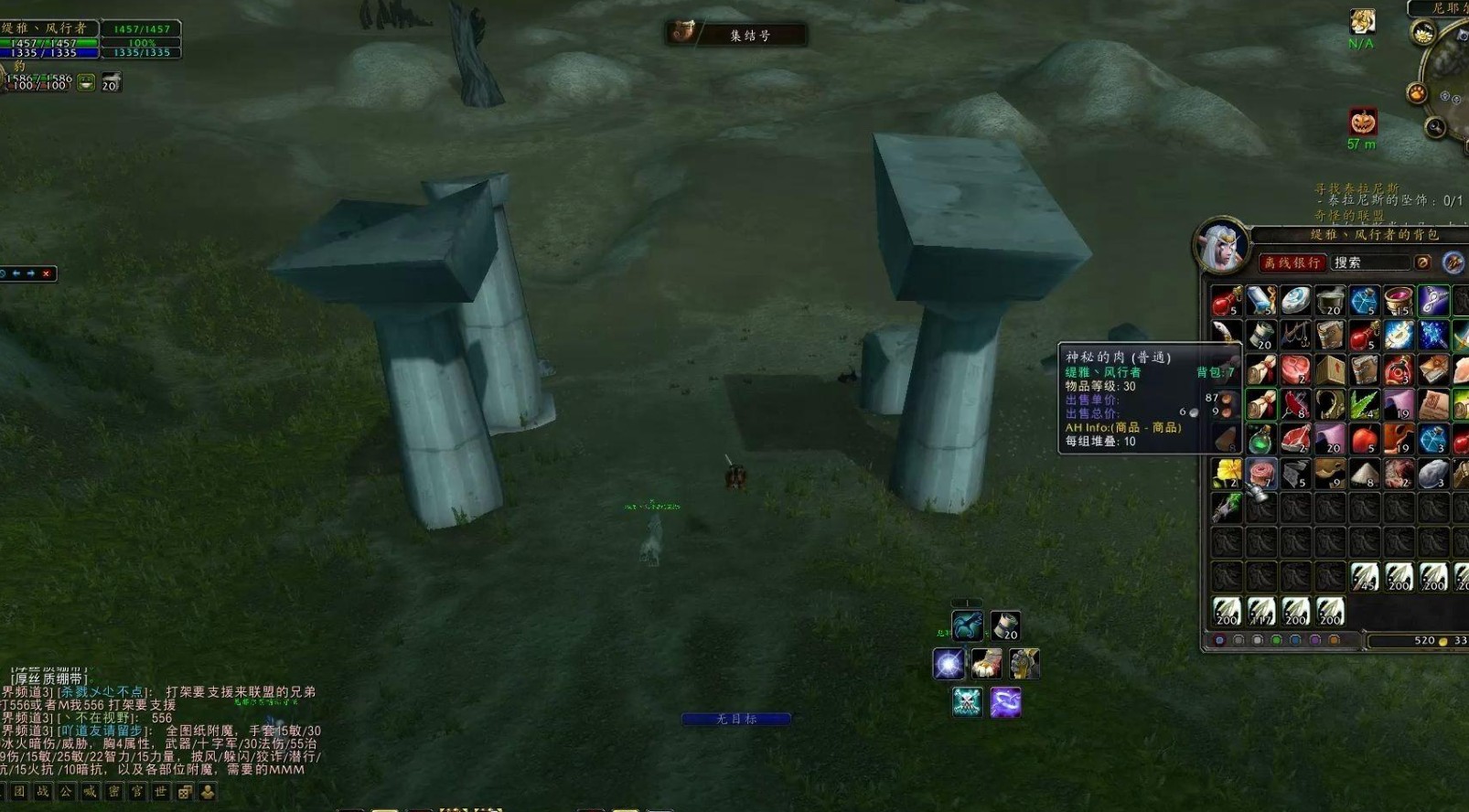
Task: Open the 集结号 button at top
Action: (x=736, y=35)
